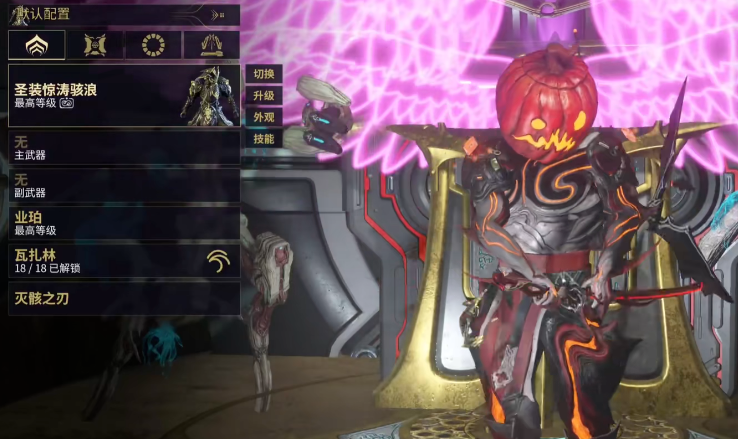
Task: Select the ring-shaped category tab
Action: (153, 45)
